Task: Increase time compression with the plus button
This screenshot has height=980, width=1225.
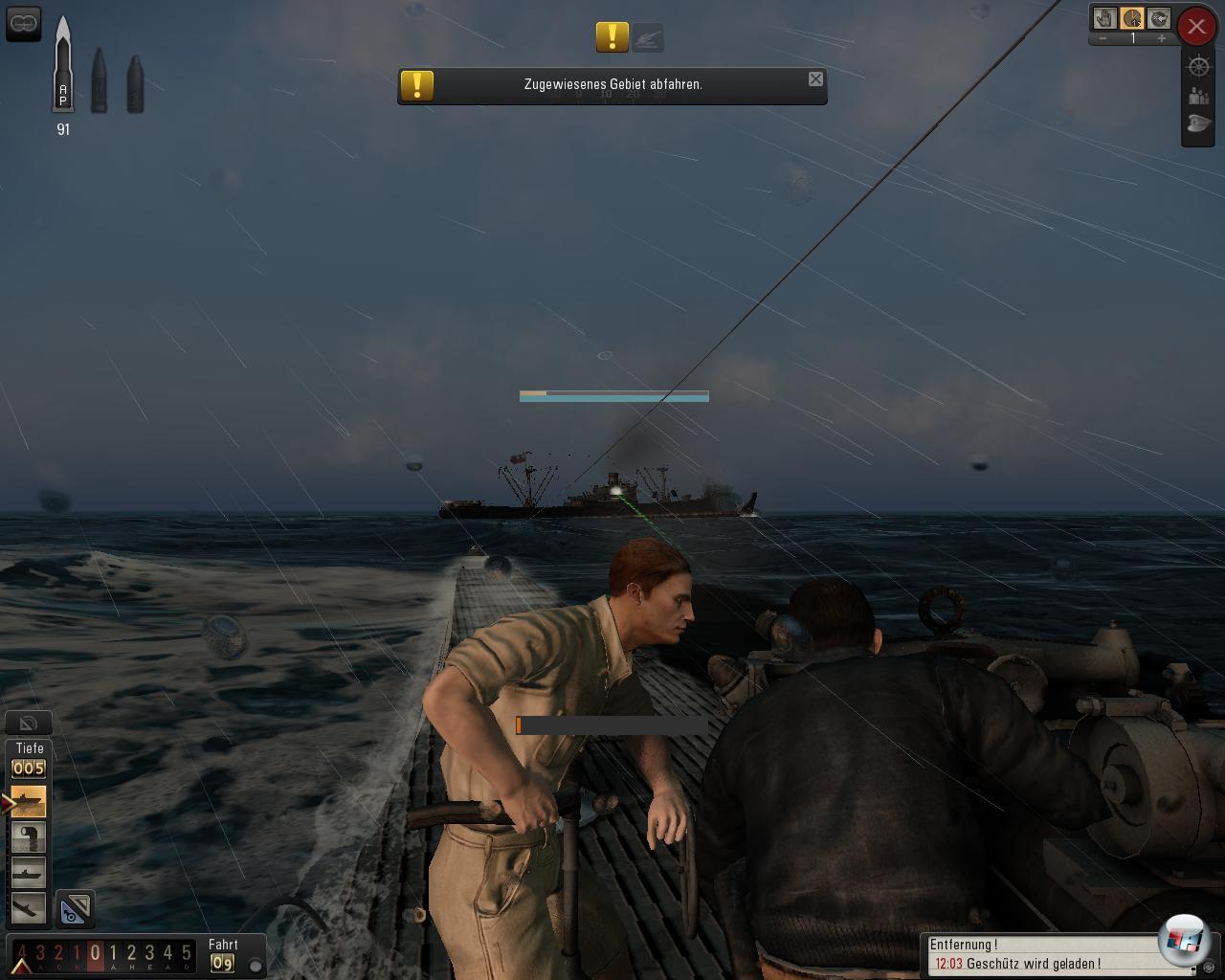Action: [1162, 38]
